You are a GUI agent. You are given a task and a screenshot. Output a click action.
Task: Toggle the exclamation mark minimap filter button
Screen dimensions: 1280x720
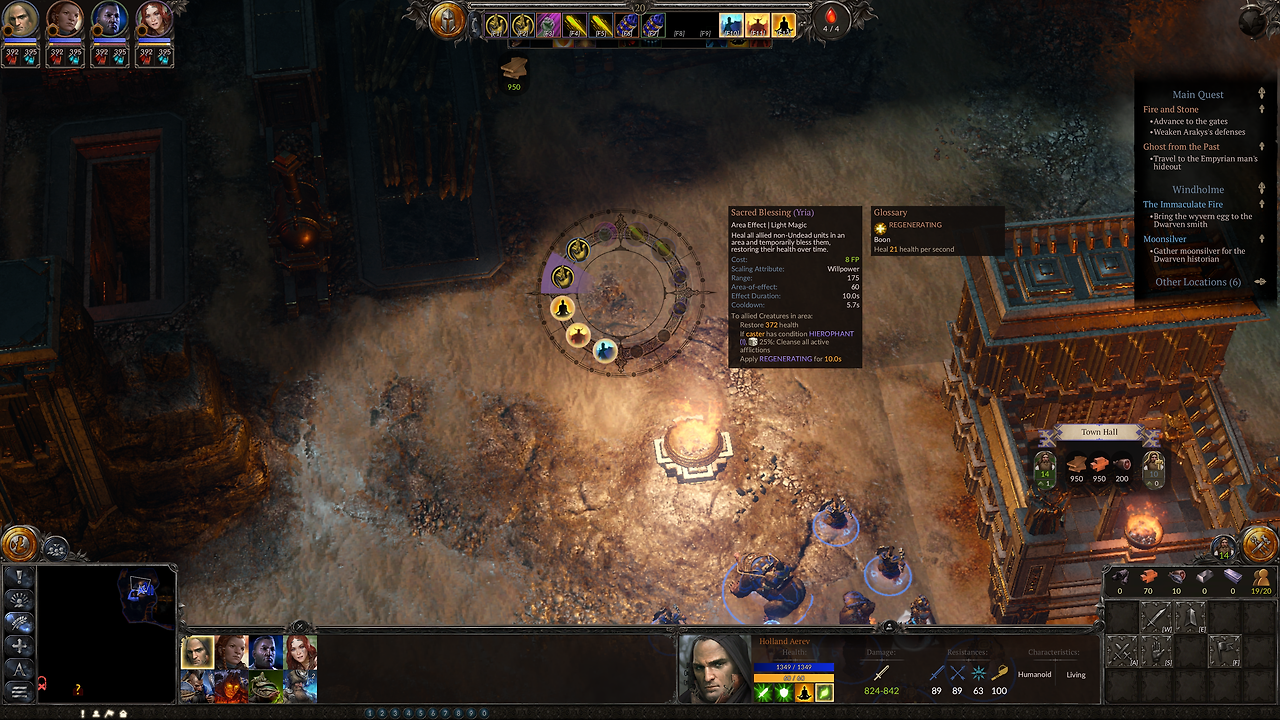click(19, 577)
